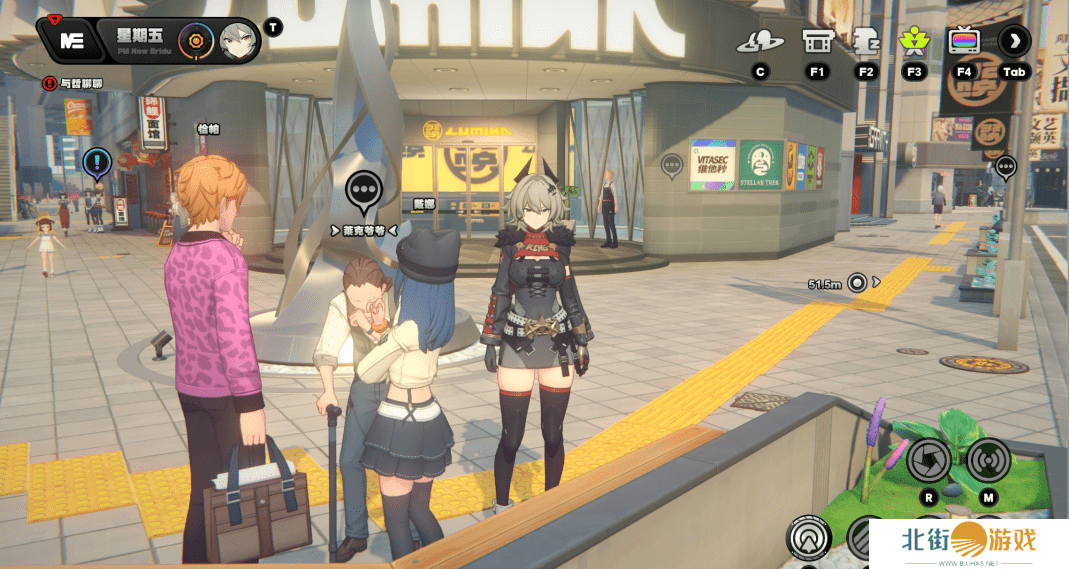
Task: Open the hat-shaped icon in the top bar
Action: pos(760,42)
